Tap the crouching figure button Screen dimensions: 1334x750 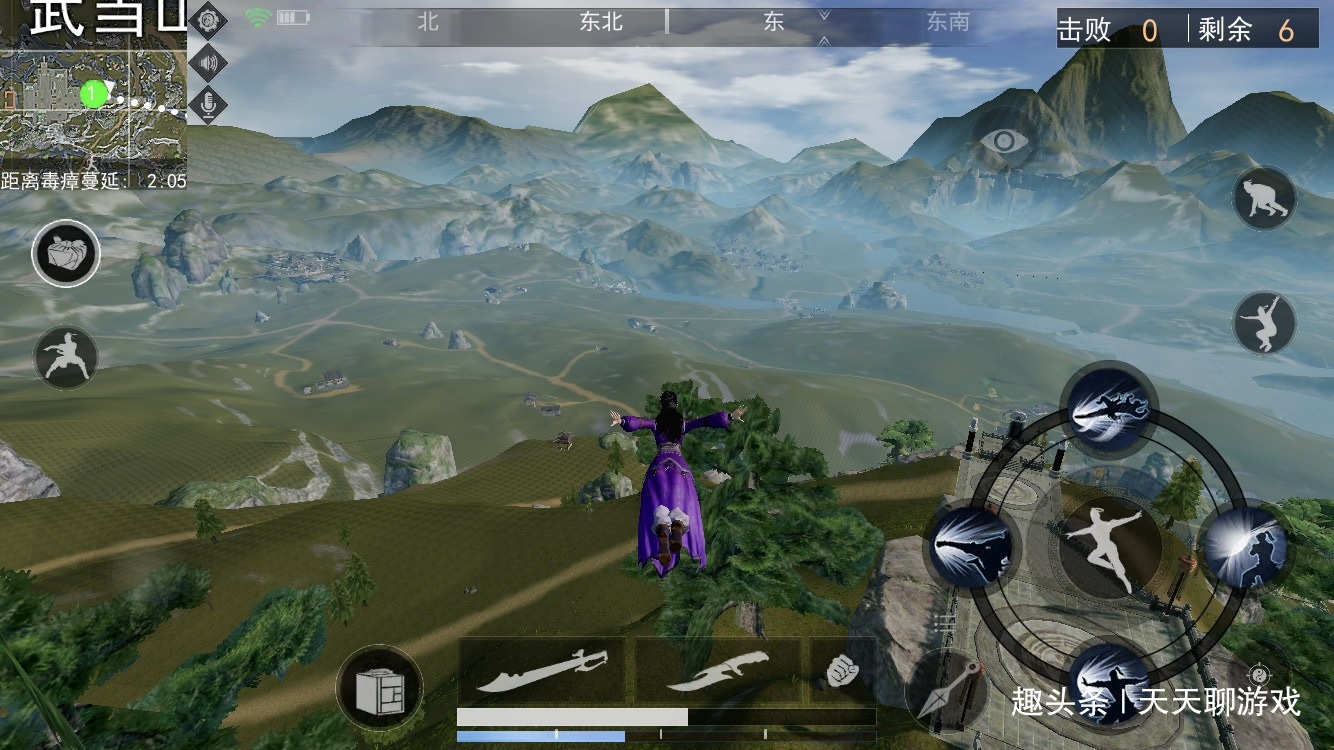click(1264, 199)
